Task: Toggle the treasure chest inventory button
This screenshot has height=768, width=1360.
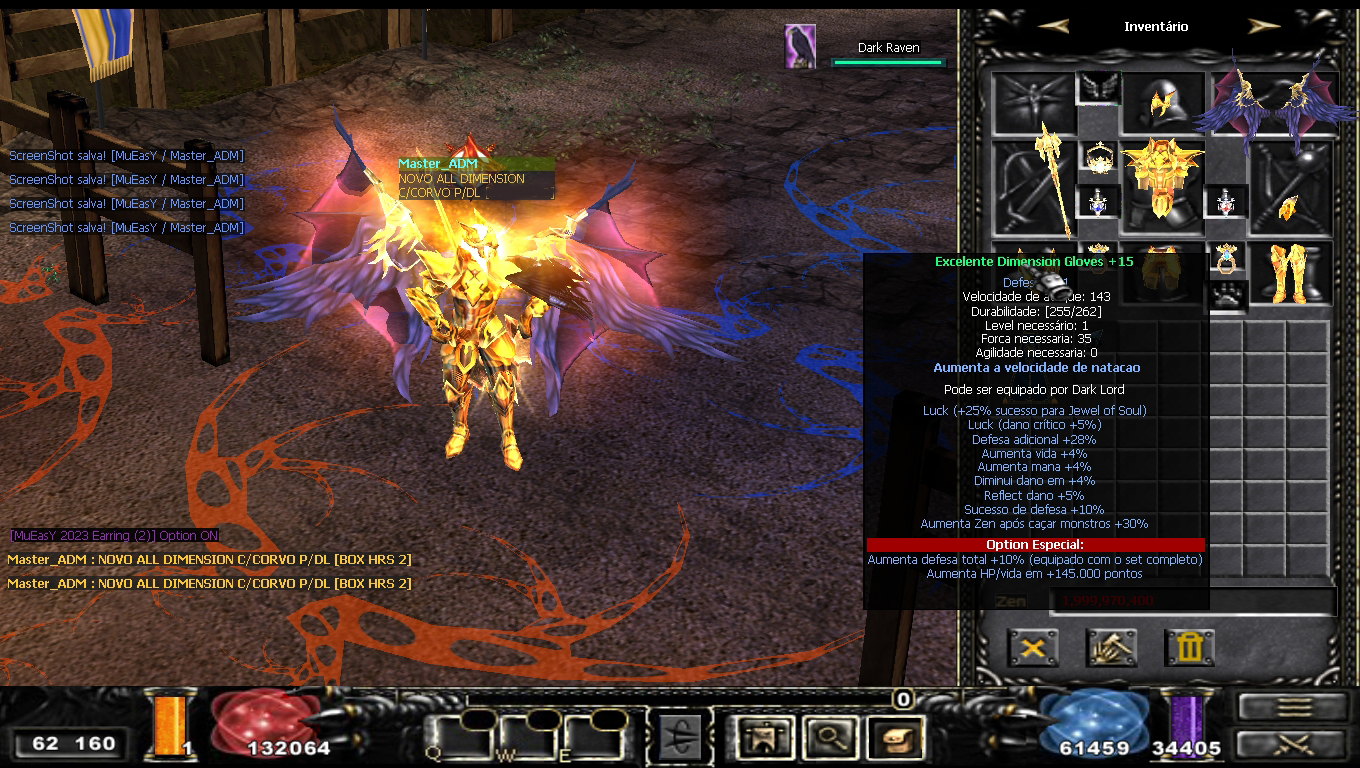Action: pos(893,738)
